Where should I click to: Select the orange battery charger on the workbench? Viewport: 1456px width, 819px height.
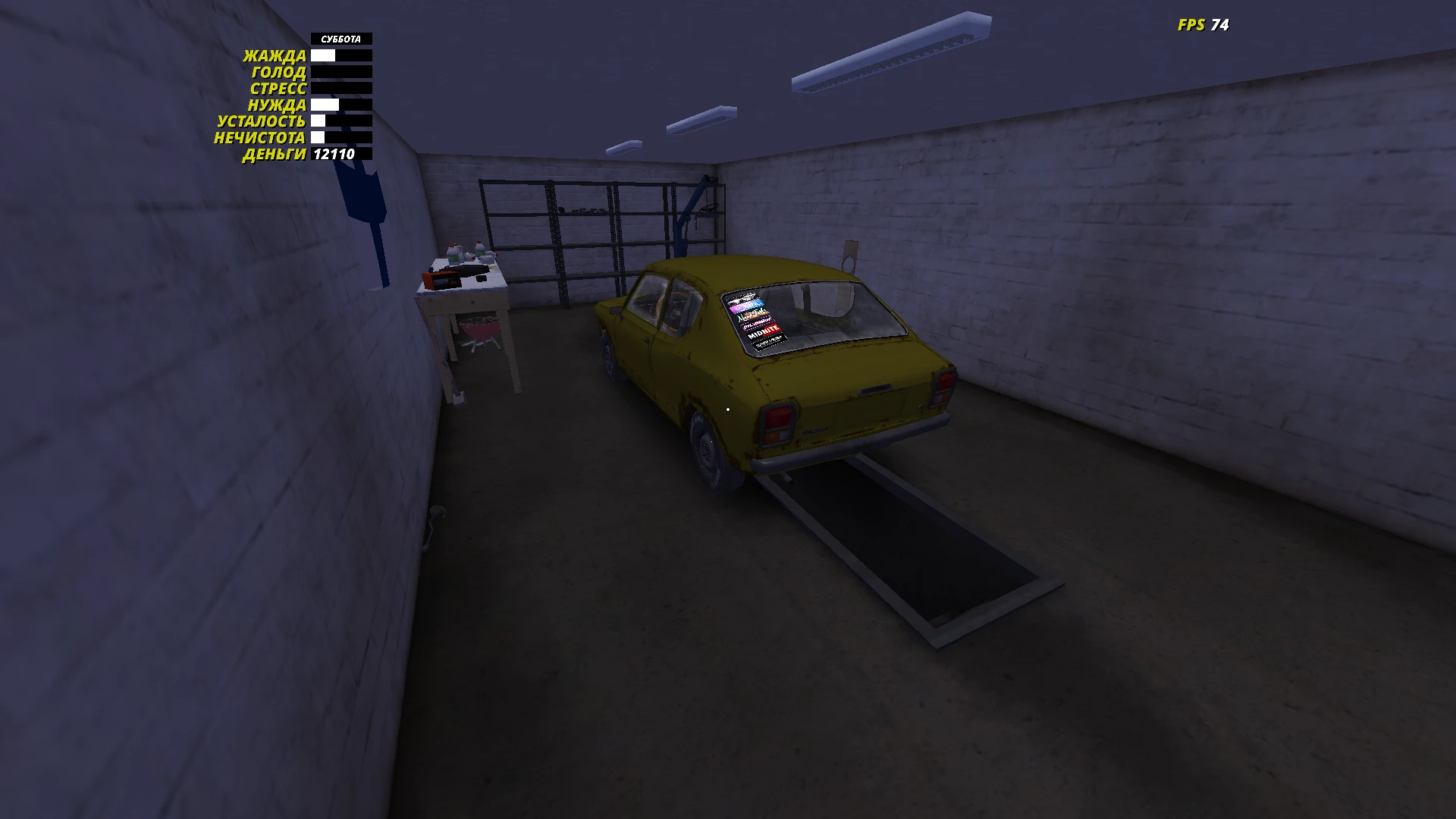[441, 279]
